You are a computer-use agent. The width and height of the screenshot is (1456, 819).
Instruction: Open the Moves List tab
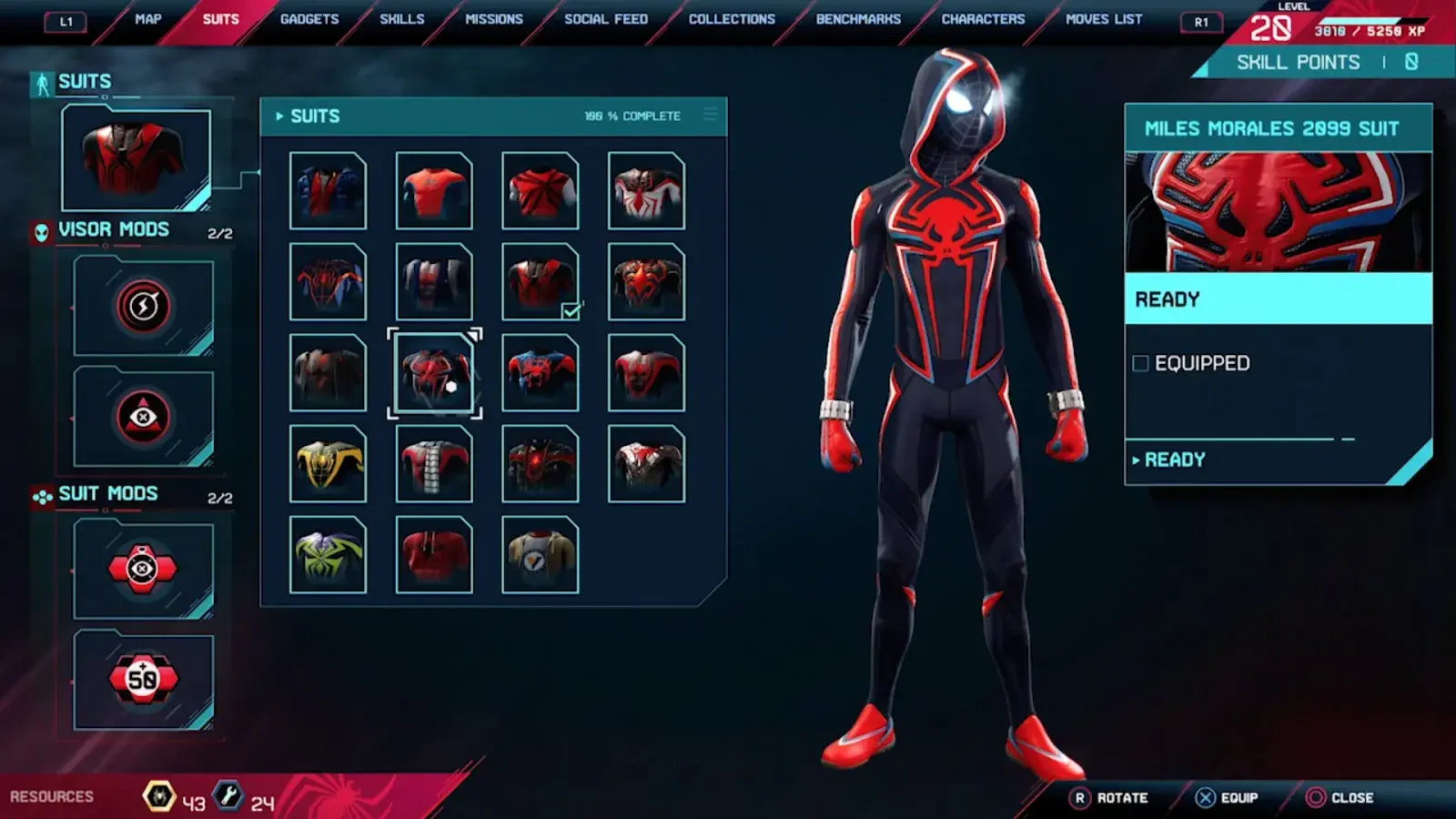(1104, 19)
